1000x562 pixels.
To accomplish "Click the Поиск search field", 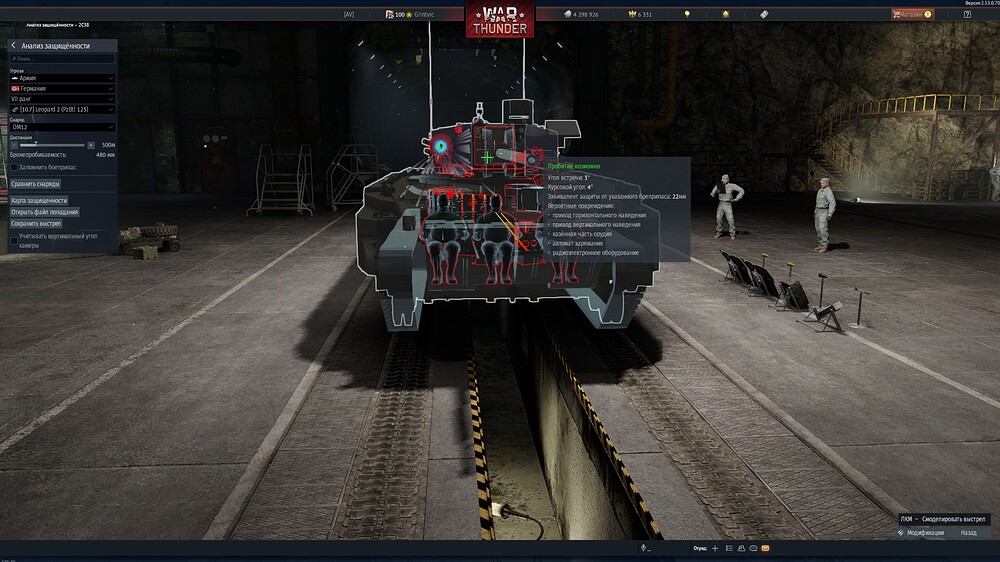I will 62,59.
